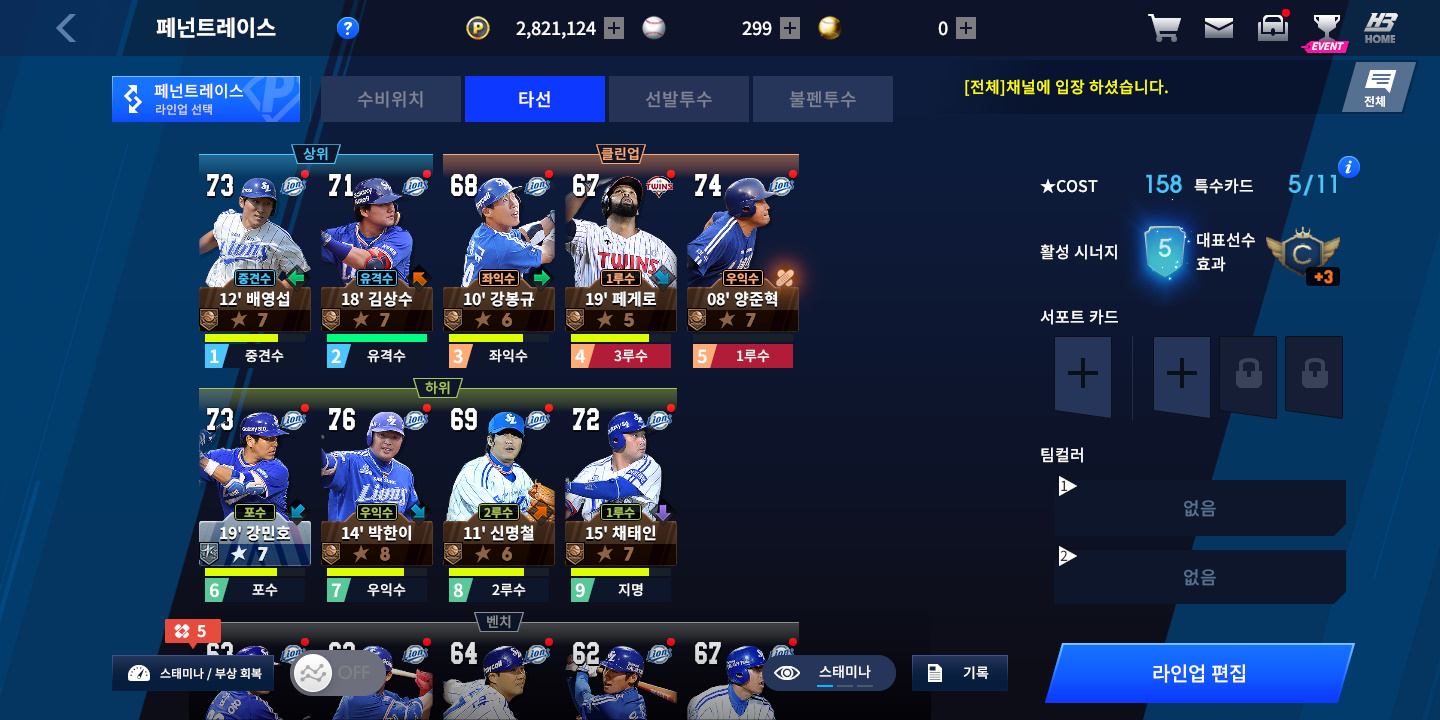Viewport: 1440px width, 720px height.
Task: Select the 12' 배영섭 player card
Action: pos(255,250)
